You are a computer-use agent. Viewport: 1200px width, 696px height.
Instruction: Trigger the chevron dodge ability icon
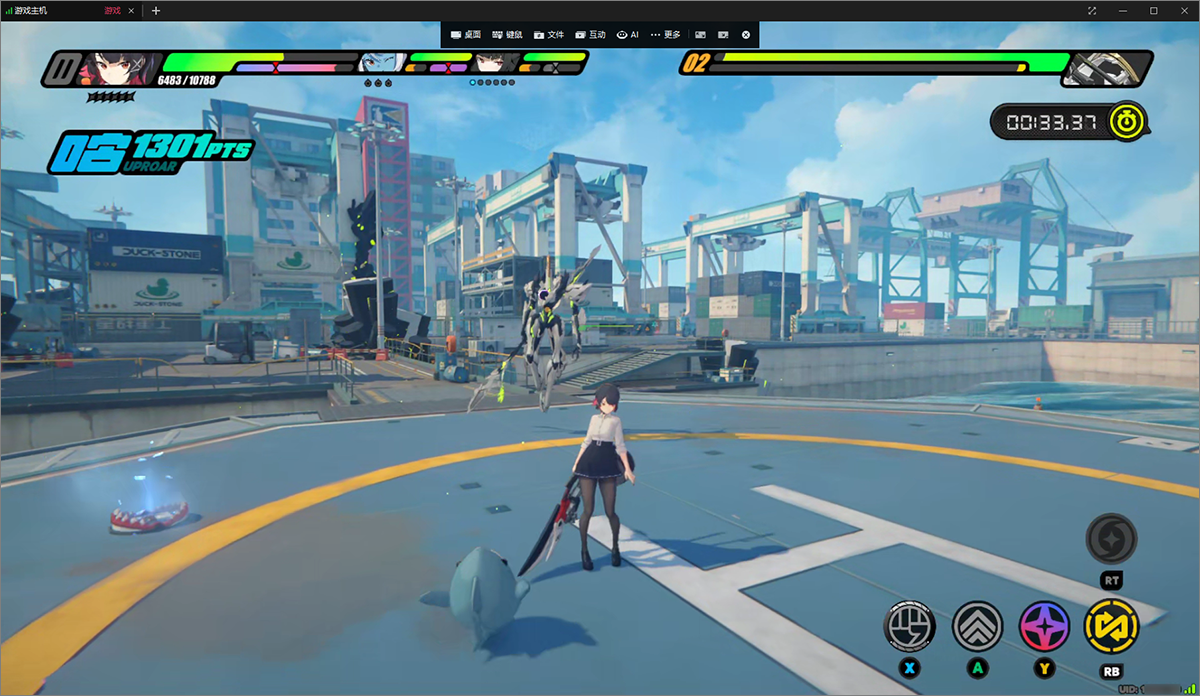point(977,627)
